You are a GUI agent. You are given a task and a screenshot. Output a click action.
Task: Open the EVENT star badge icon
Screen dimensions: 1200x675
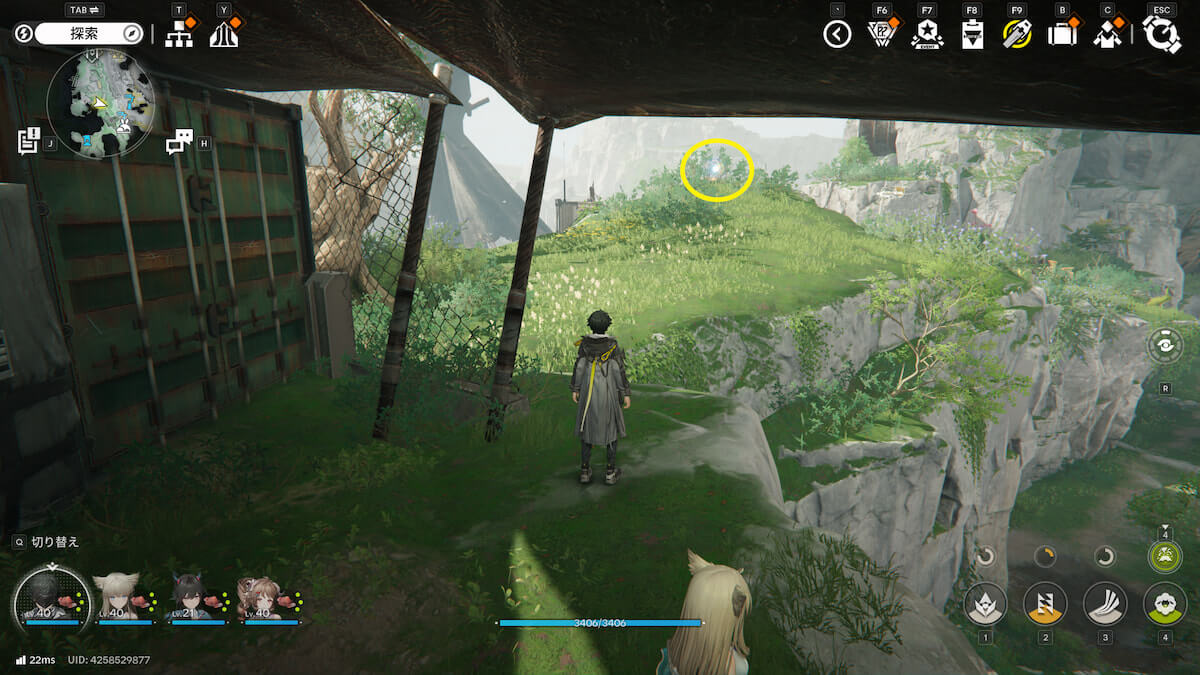click(x=926, y=35)
